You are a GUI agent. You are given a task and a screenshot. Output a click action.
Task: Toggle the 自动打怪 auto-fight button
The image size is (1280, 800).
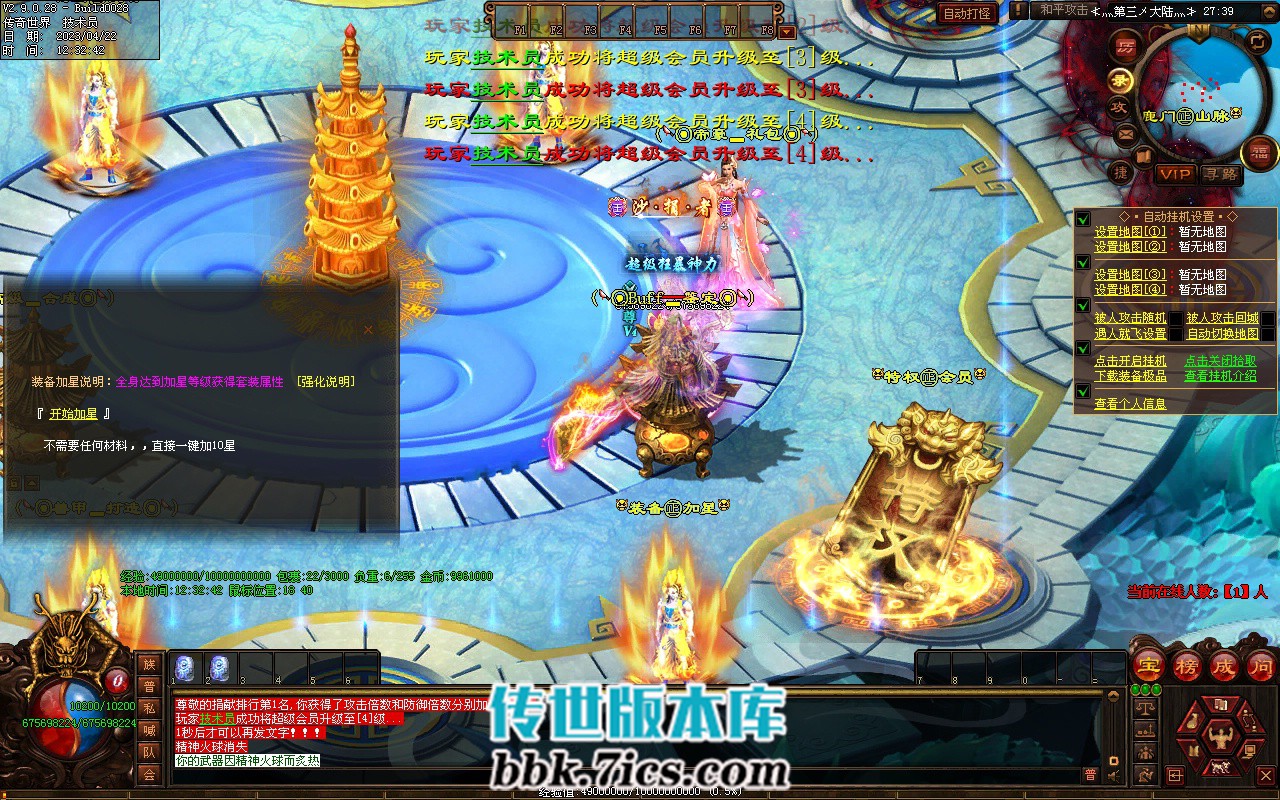(x=967, y=13)
